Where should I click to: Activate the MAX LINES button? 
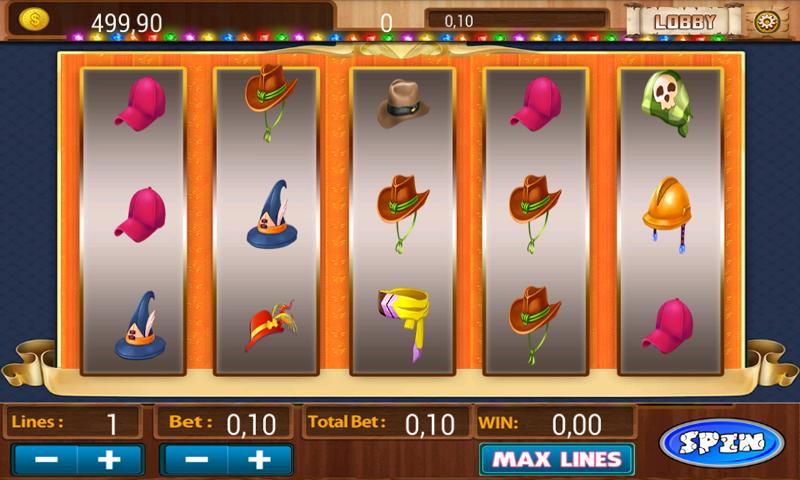[x=556, y=460]
